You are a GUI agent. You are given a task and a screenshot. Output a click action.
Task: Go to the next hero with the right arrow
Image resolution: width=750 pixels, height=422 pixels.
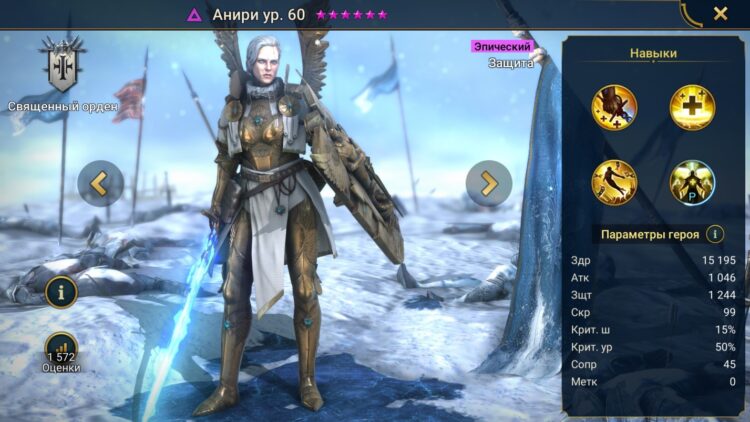(x=489, y=183)
